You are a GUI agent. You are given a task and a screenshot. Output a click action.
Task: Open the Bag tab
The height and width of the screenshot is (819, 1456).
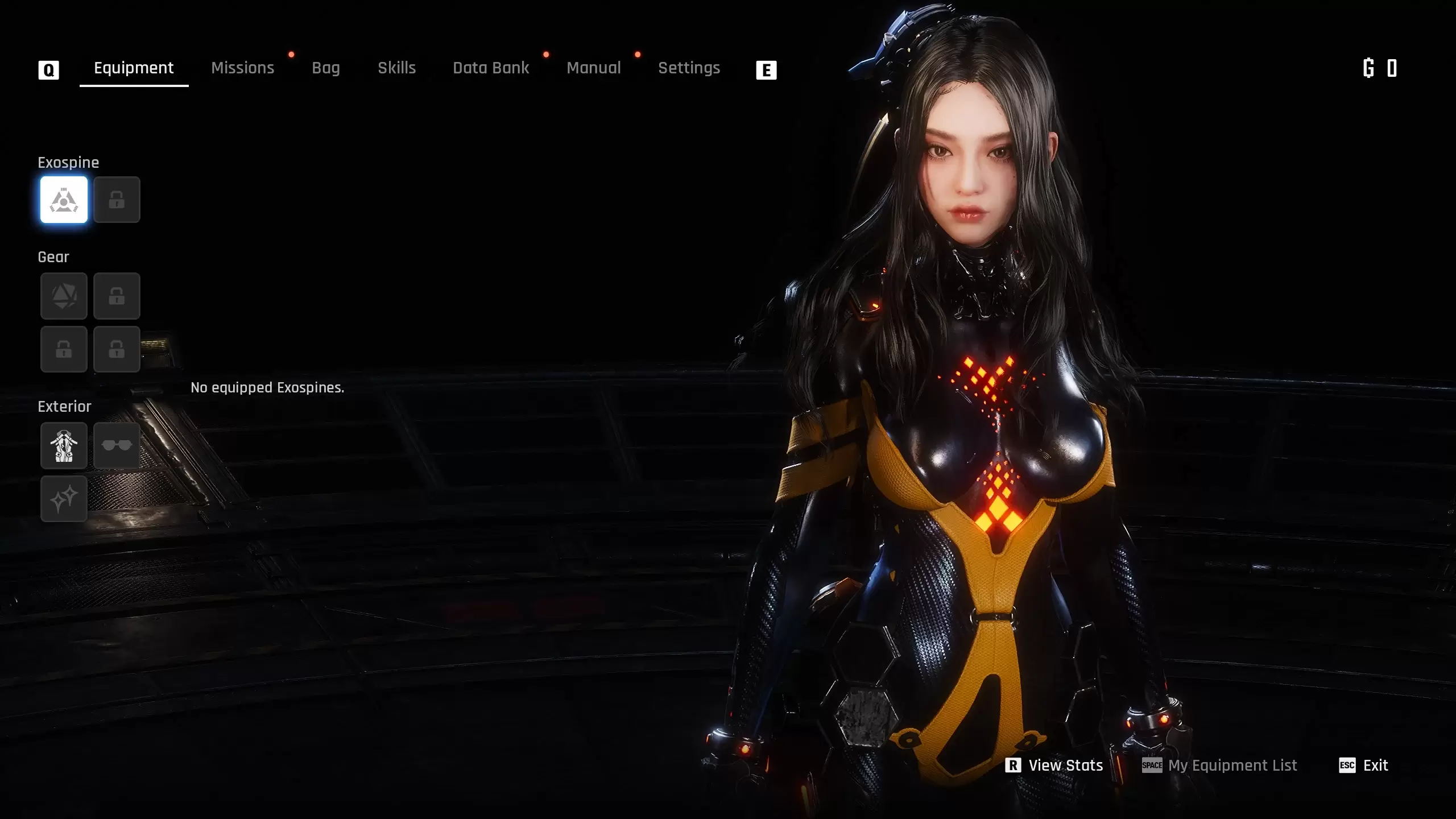[325, 68]
